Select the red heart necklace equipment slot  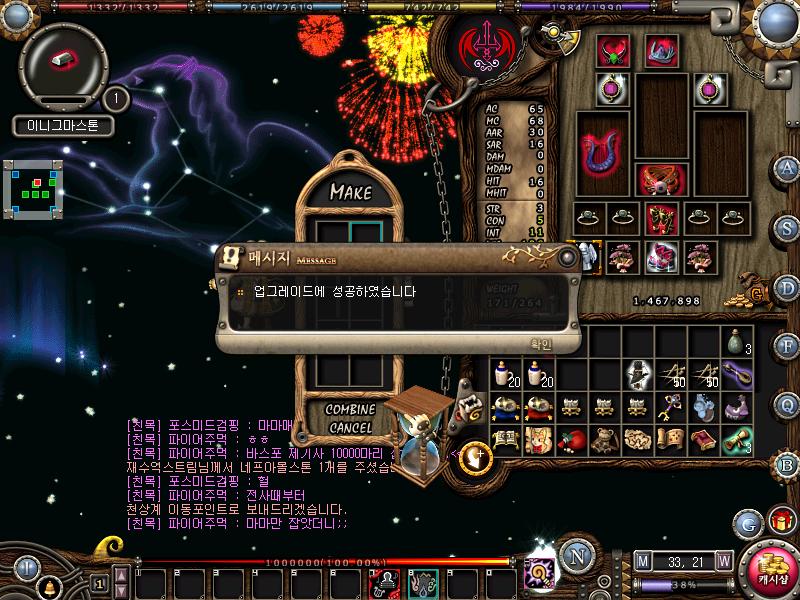611,52
